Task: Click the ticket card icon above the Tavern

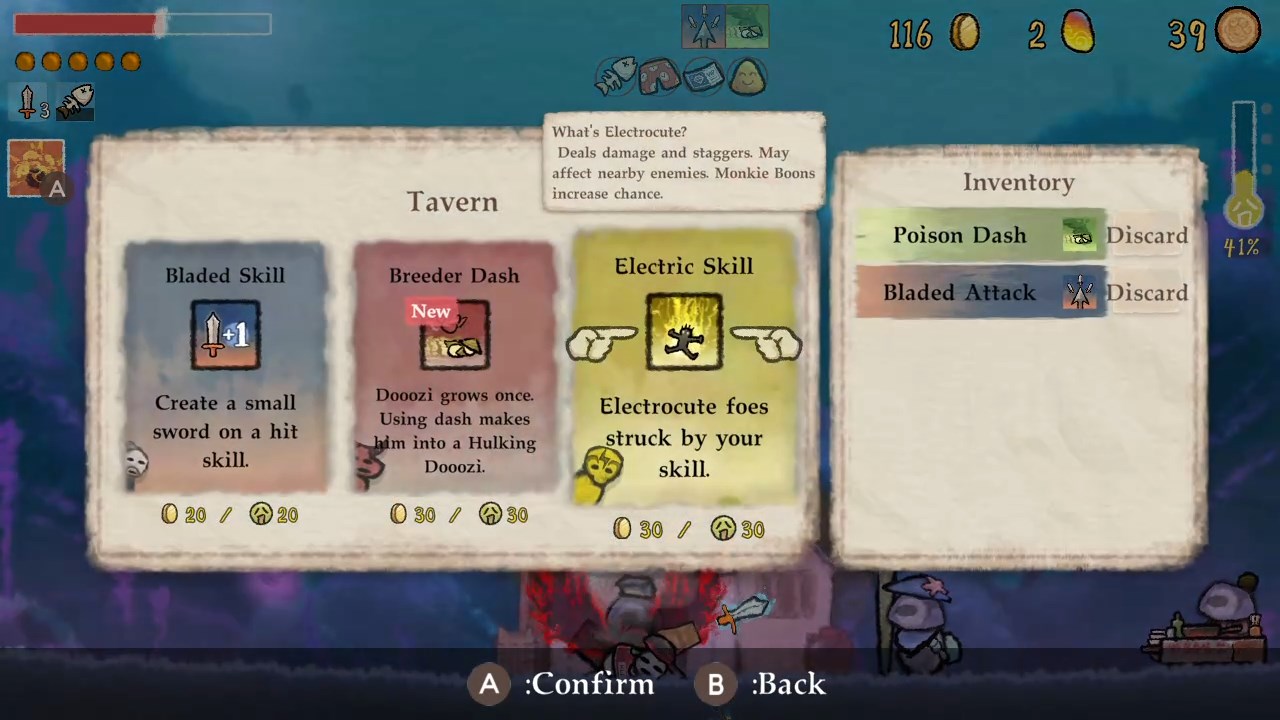Action: pos(704,76)
